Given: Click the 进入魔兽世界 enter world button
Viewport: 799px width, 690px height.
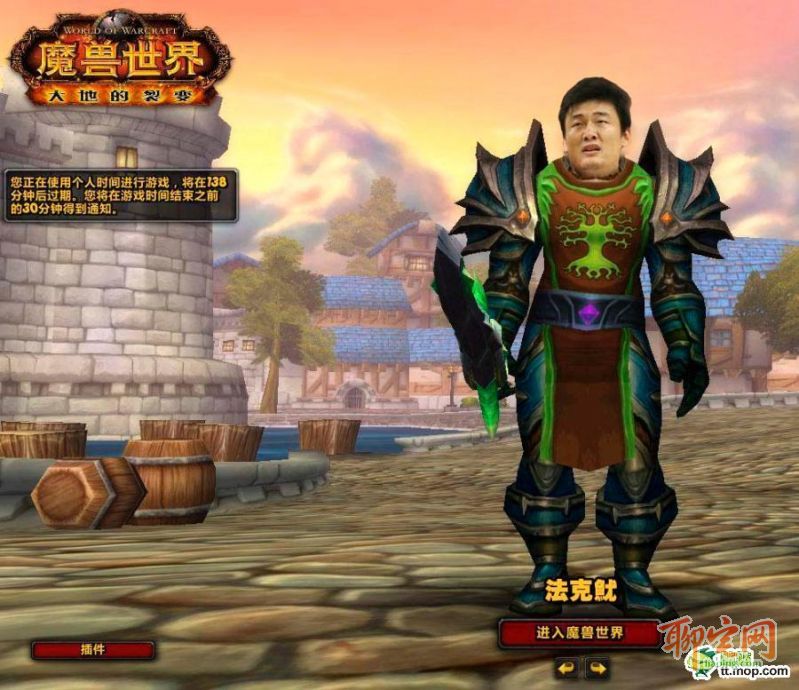Looking at the screenshot, I should tap(579, 633).
